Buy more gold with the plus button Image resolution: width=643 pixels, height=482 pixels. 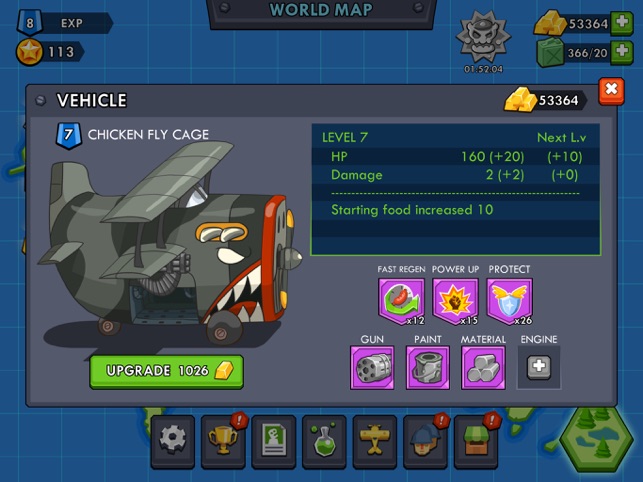(620, 23)
